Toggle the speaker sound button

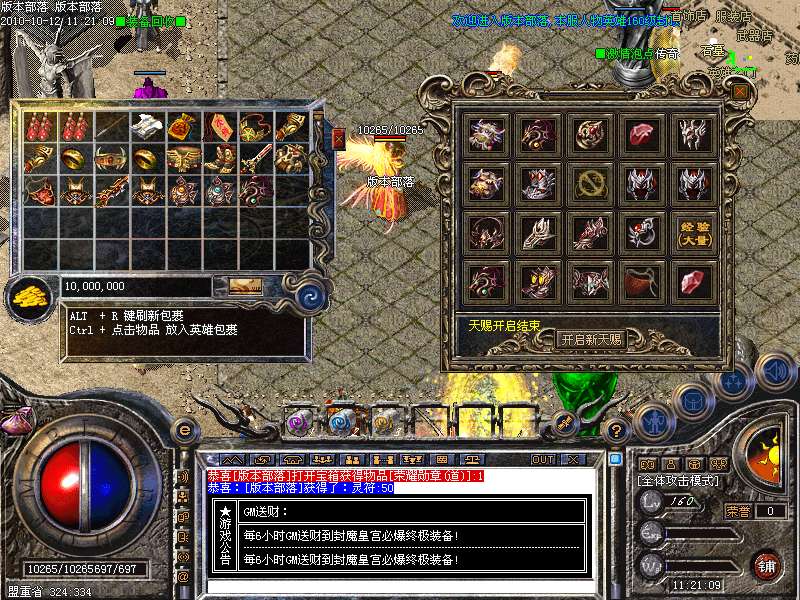point(775,371)
